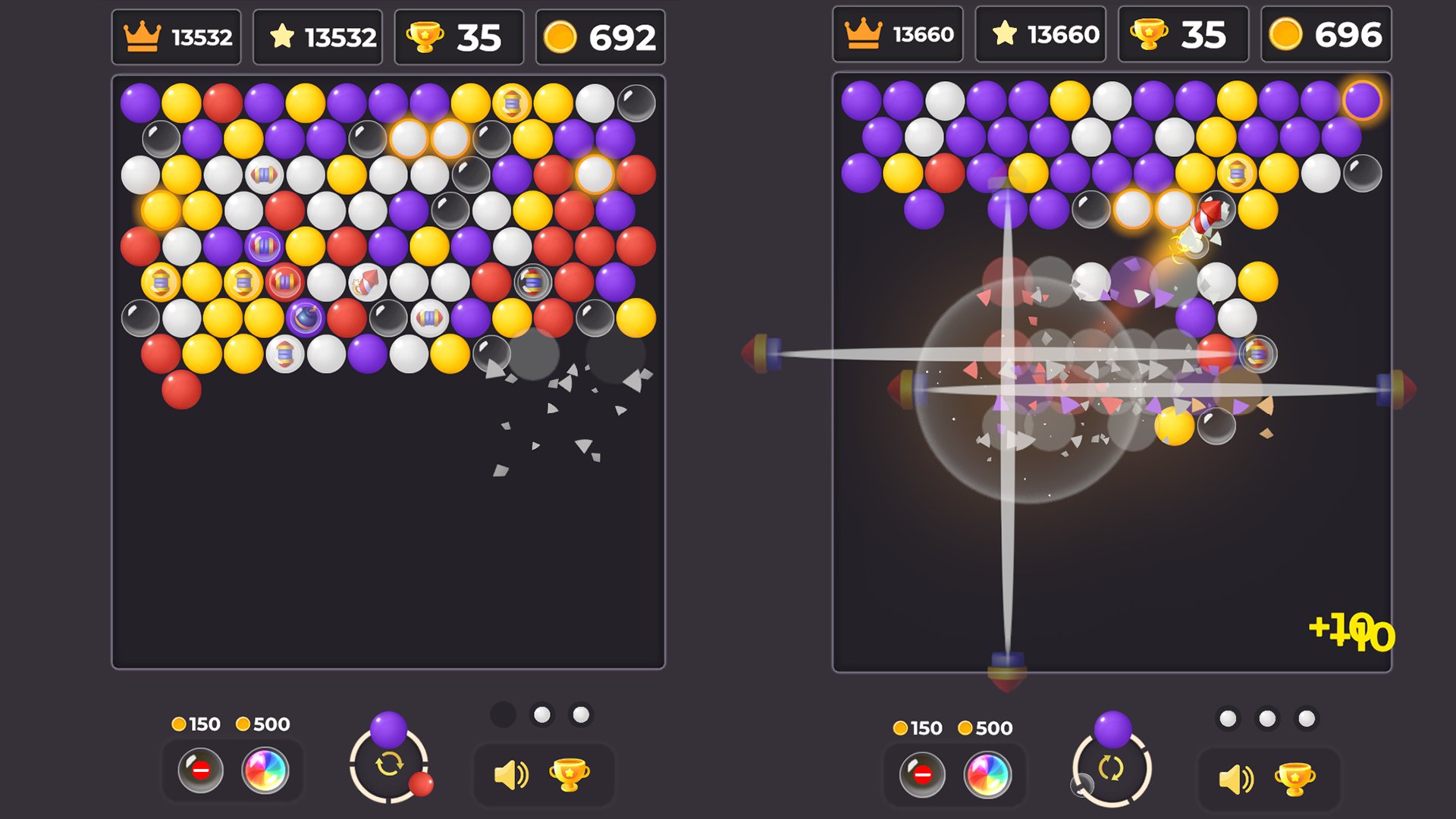
Task: Click the crown score showing 13532
Action: point(176,36)
